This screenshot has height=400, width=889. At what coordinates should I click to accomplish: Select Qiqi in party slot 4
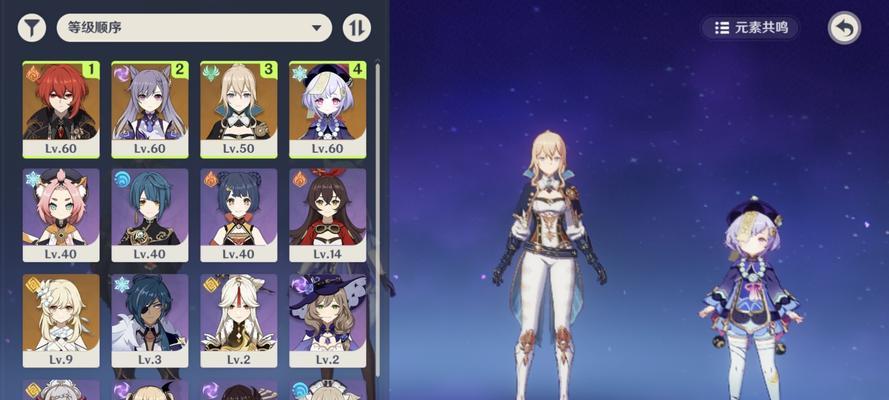327,108
